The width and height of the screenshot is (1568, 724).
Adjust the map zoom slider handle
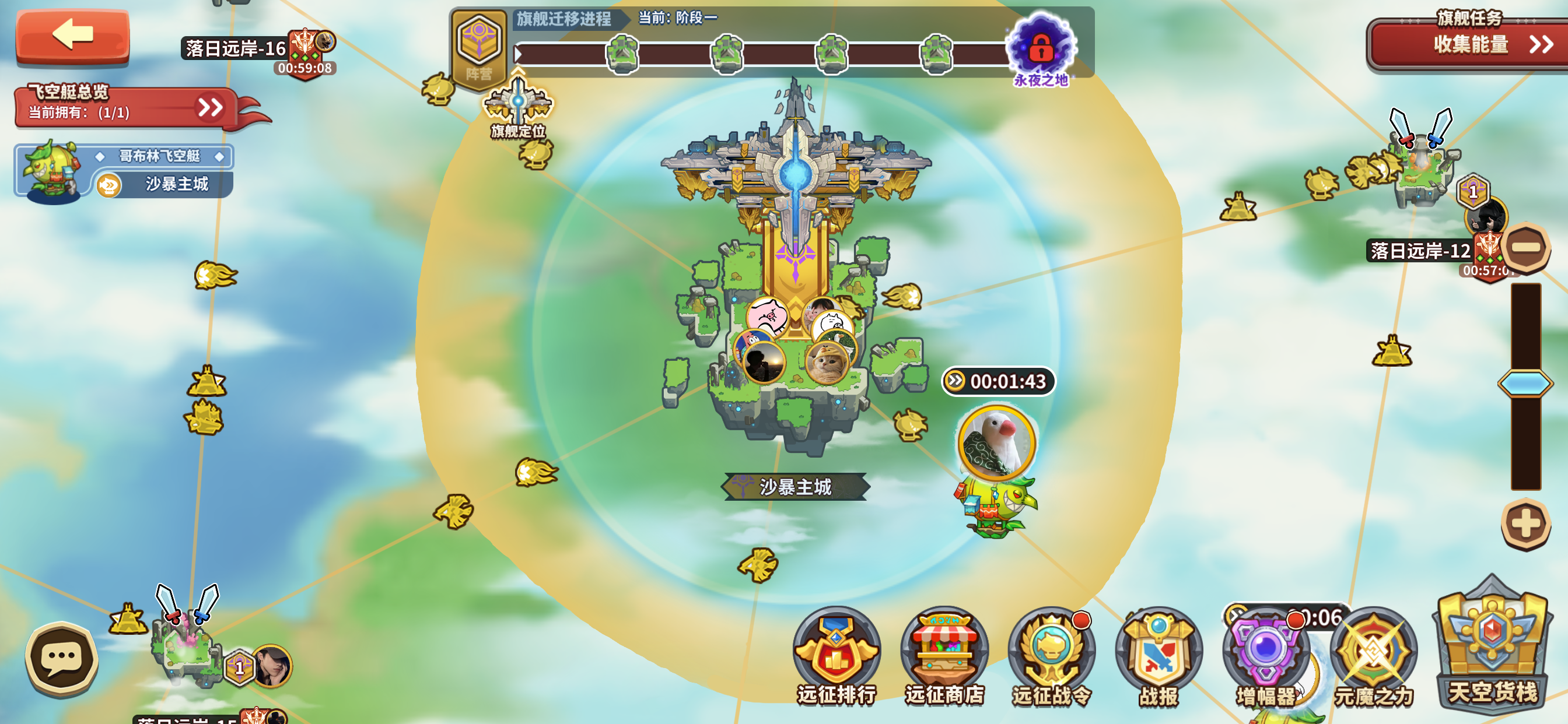(x=1525, y=384)
